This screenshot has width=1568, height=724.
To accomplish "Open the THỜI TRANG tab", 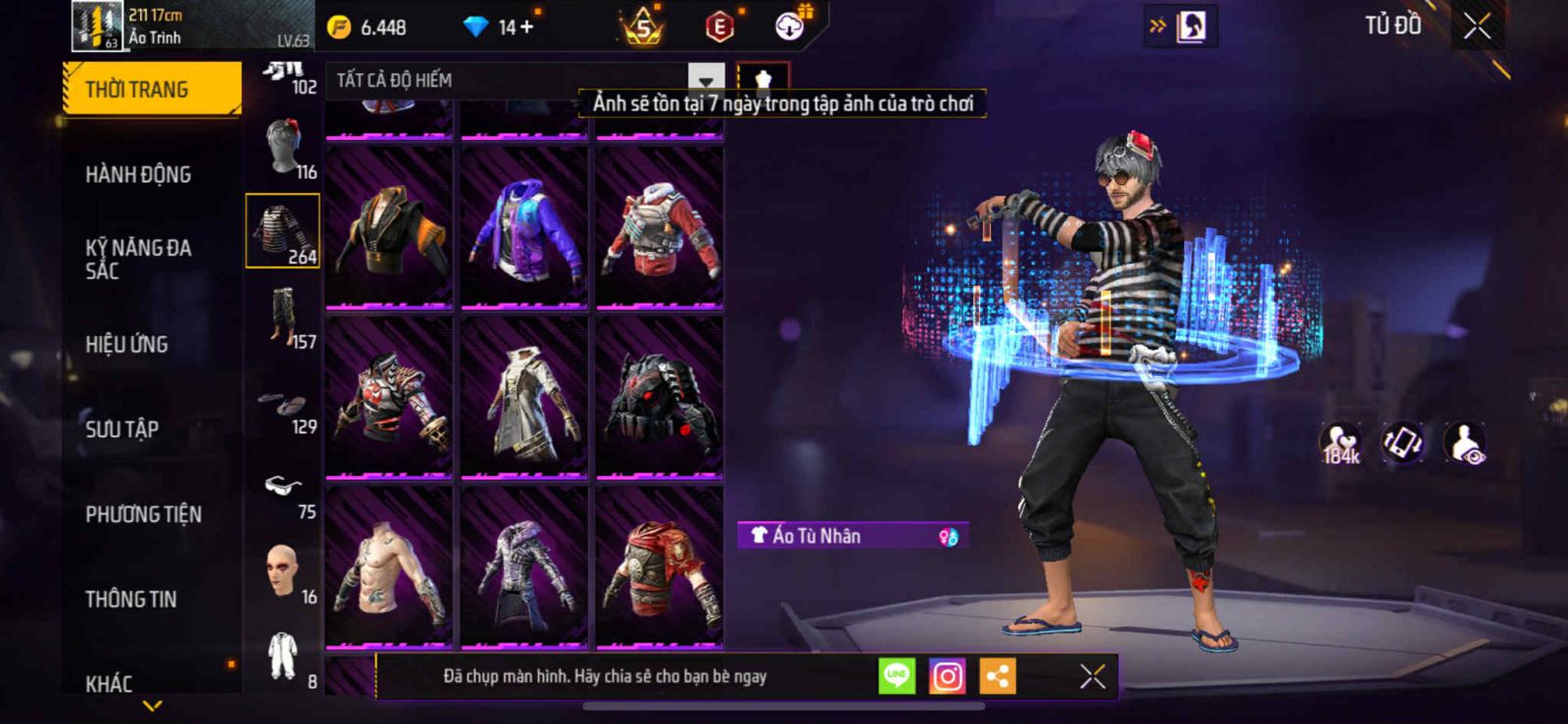I will (151, 89).
